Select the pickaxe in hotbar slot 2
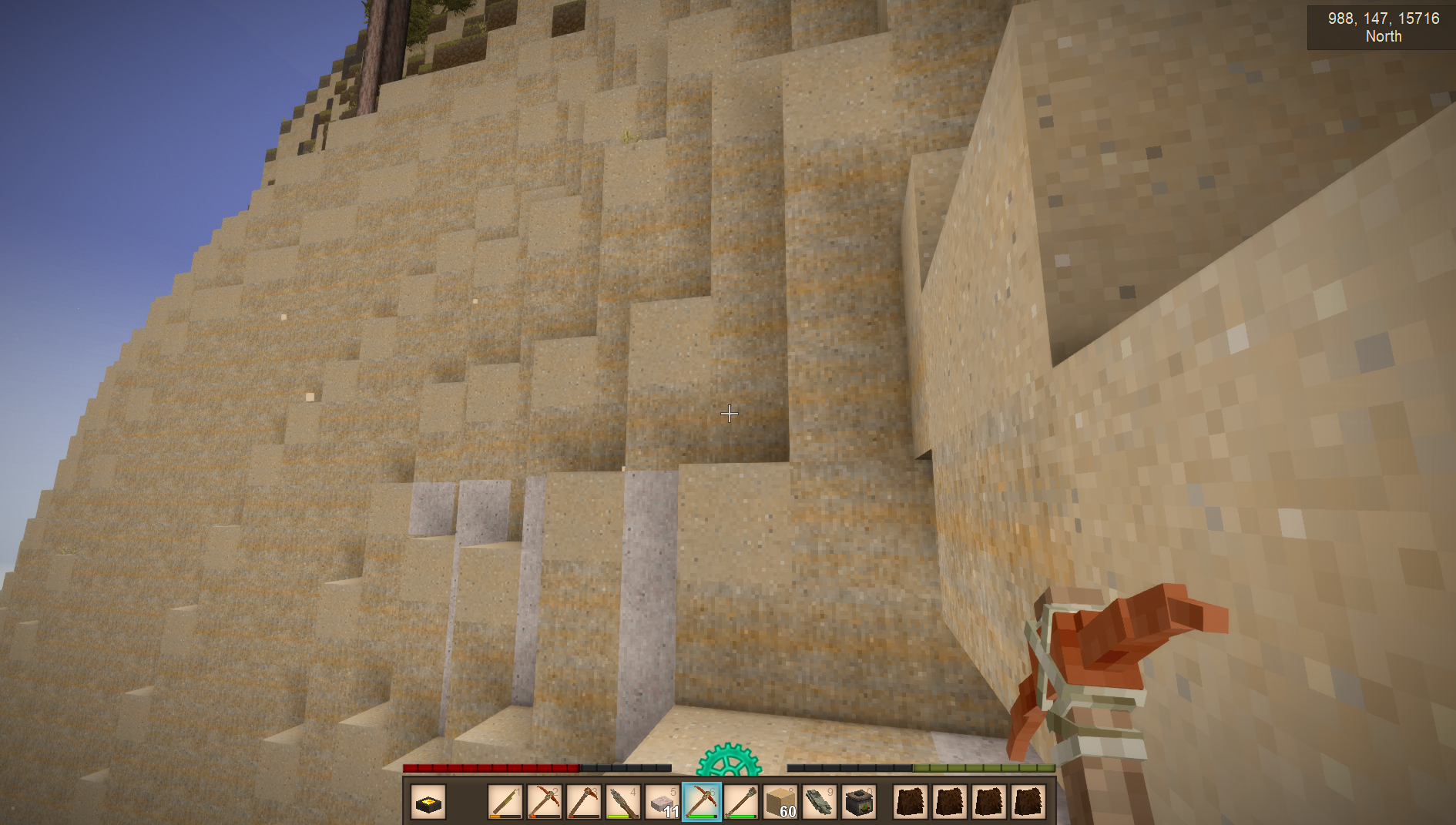The width and height of the screenshot is (1456, 825). tap(545, 803)
